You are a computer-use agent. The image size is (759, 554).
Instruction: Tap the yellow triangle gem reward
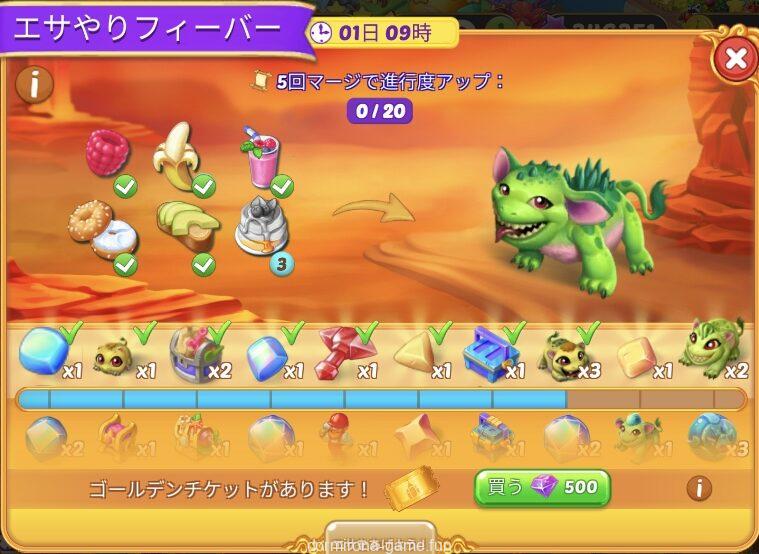point(415,351)
